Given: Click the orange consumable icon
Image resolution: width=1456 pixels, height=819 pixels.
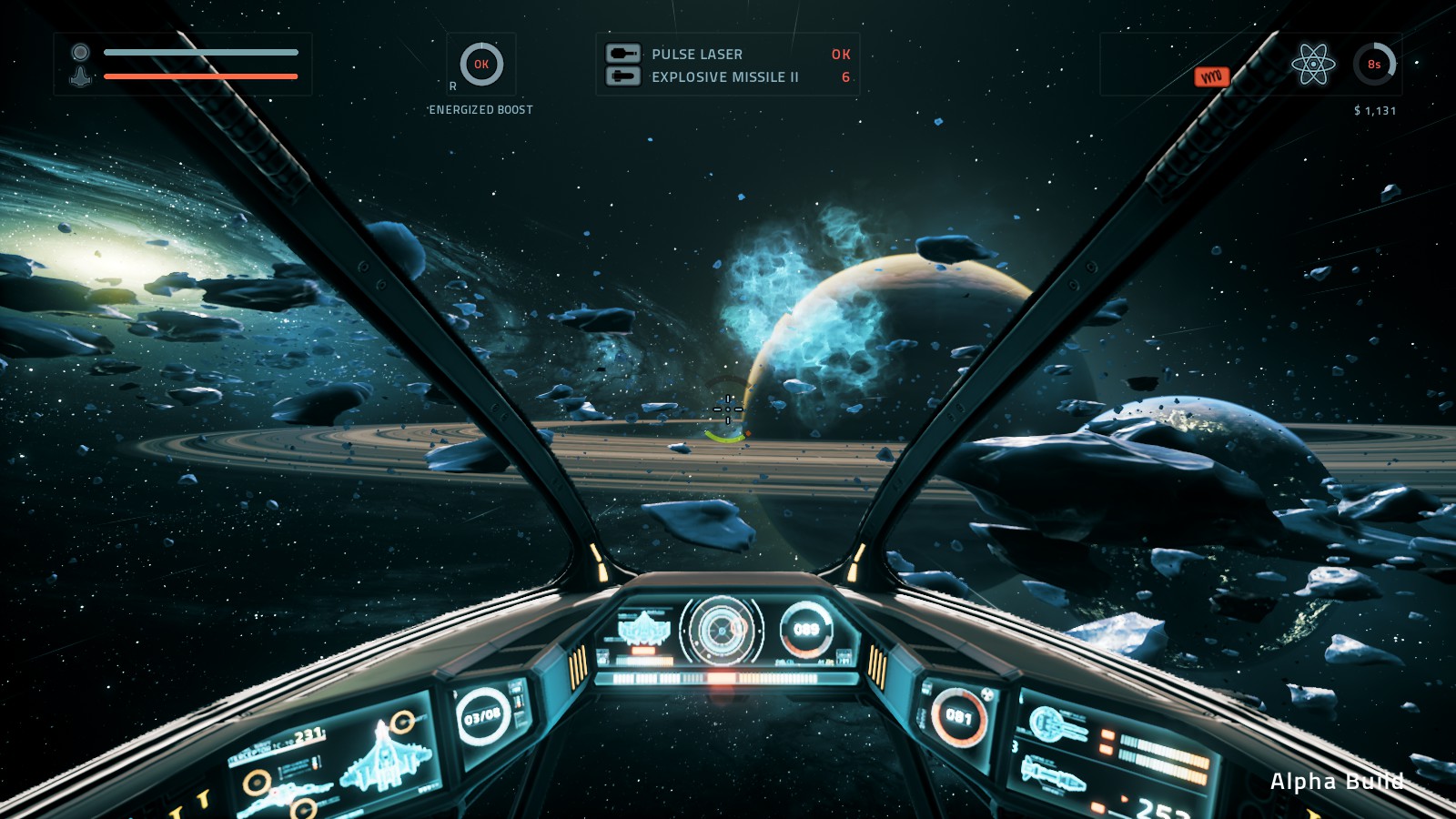Looking at the screenshot, I should [x=1211, y=77].
